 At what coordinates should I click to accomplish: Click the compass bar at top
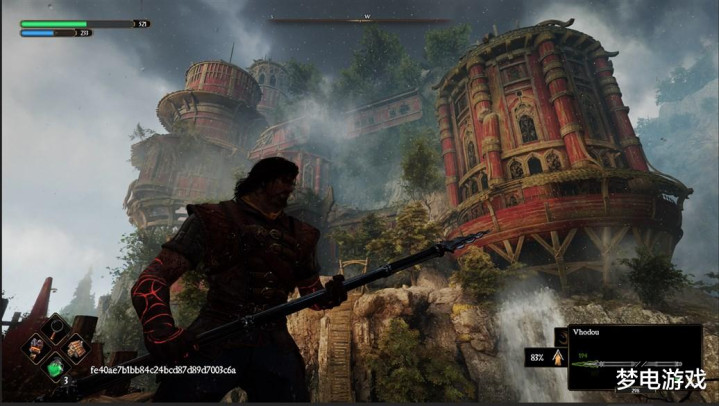(x=359, y=18)
